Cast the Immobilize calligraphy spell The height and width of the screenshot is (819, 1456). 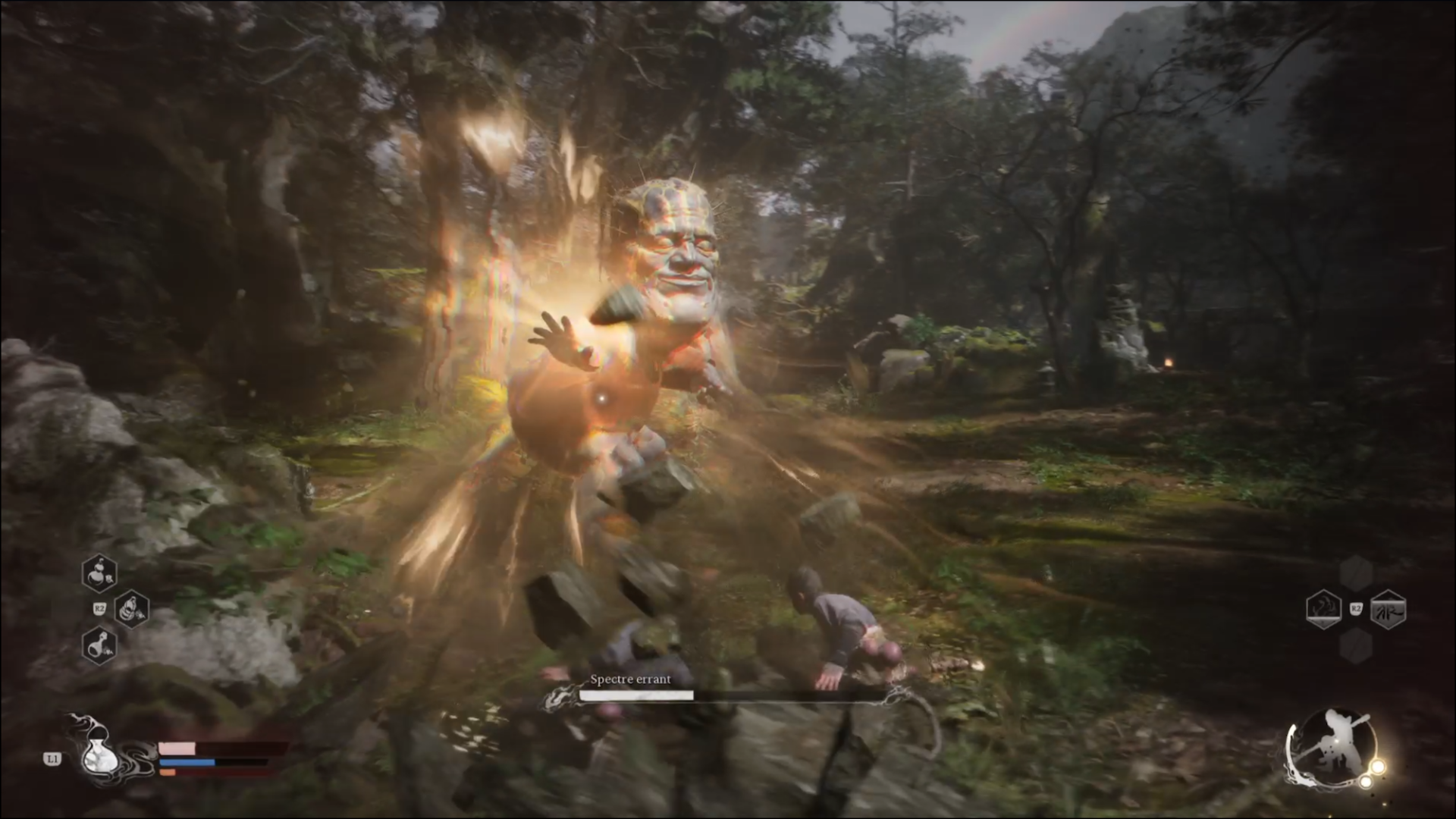(x=1389, y=609)
